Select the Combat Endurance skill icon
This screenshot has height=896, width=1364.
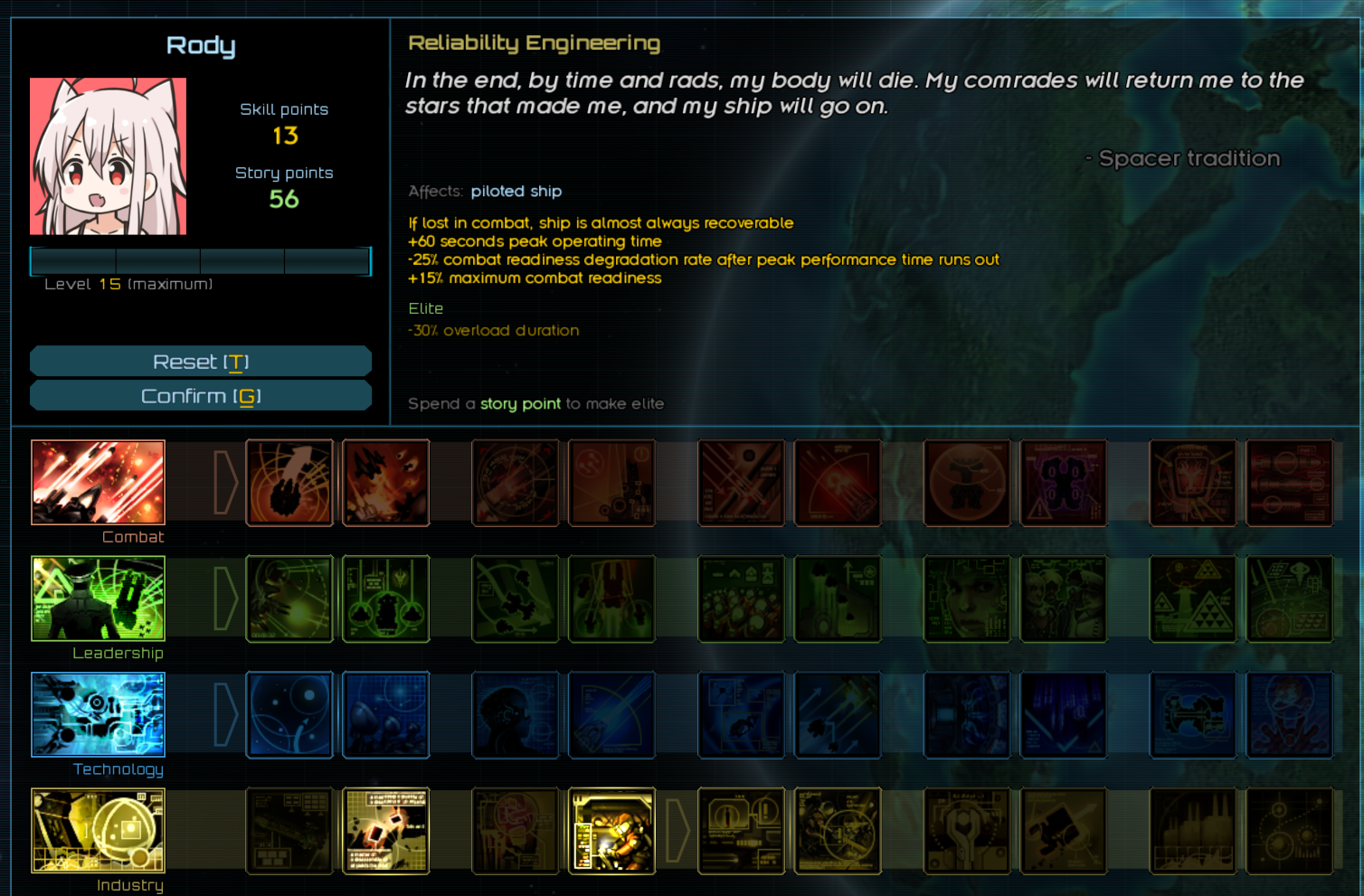(x=386, y=483)
